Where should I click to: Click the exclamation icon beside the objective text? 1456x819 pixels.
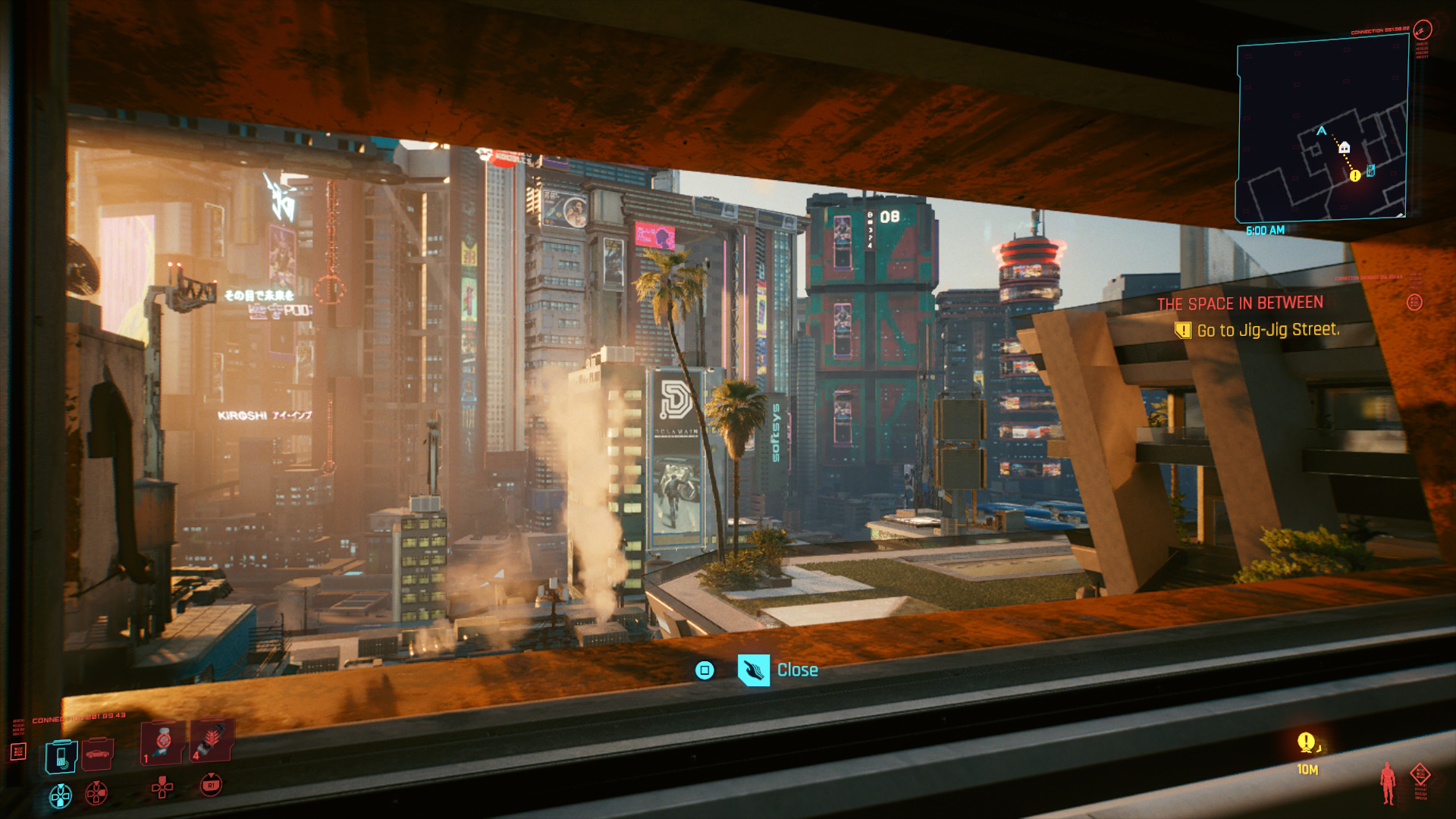[x=1181, y=330]
